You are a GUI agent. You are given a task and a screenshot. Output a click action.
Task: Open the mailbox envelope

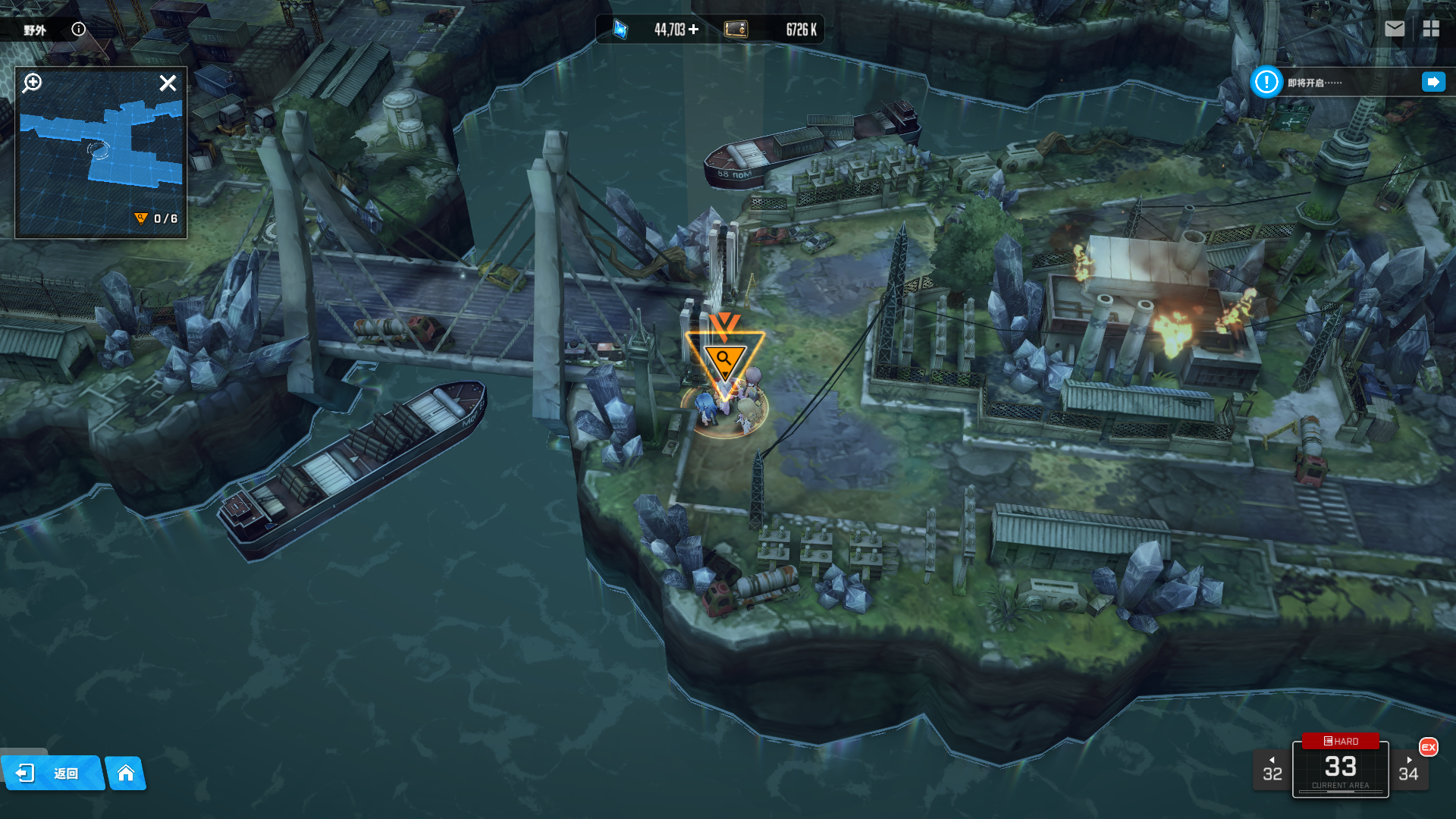[1395, 29]
